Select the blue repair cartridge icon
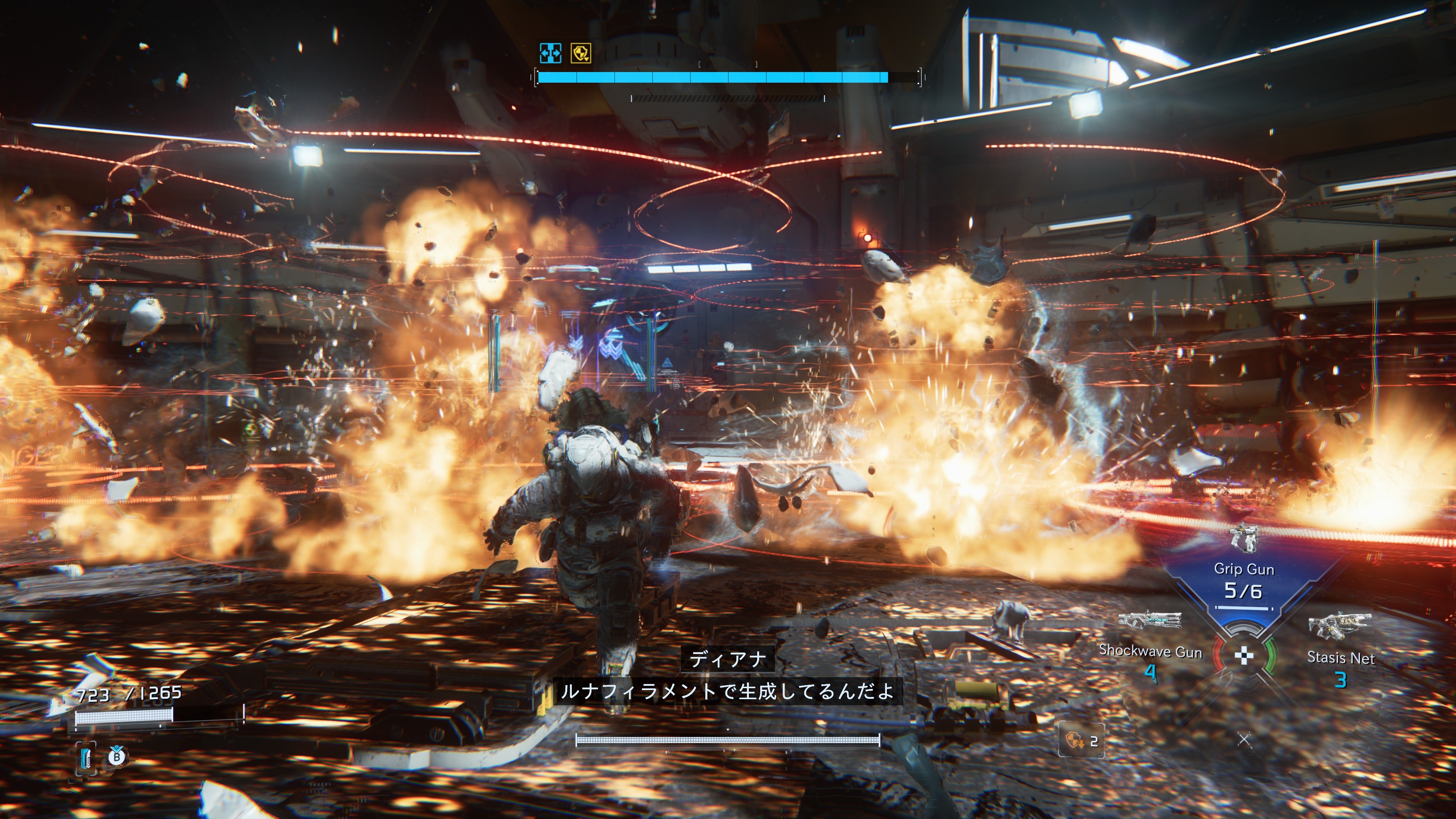Screen dimensions: 1456x819 tap(86, 758)
